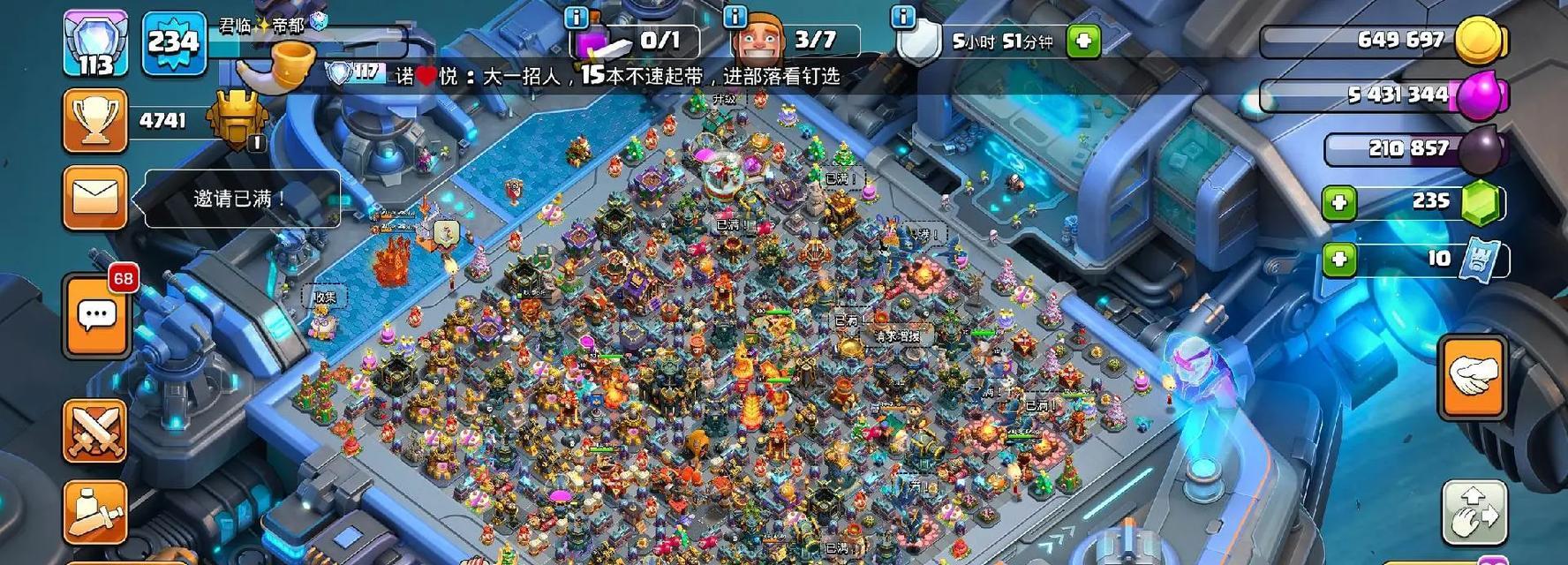Click the player level 113 badge

point(95,42)
